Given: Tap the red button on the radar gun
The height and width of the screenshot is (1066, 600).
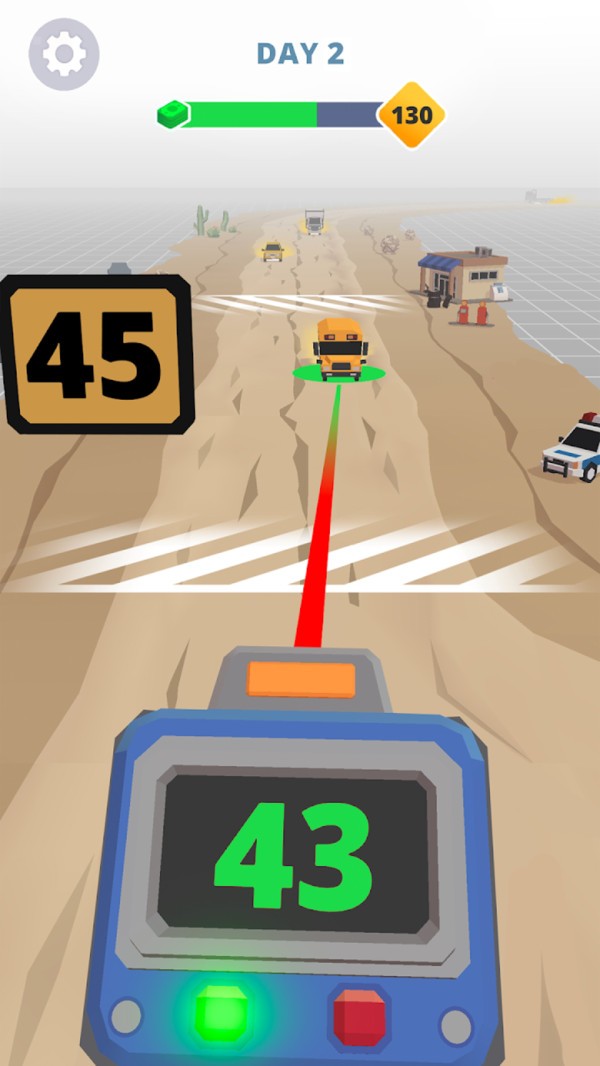Looking at the screenshot, I should pyautogui.click(x=358, y=1015).
